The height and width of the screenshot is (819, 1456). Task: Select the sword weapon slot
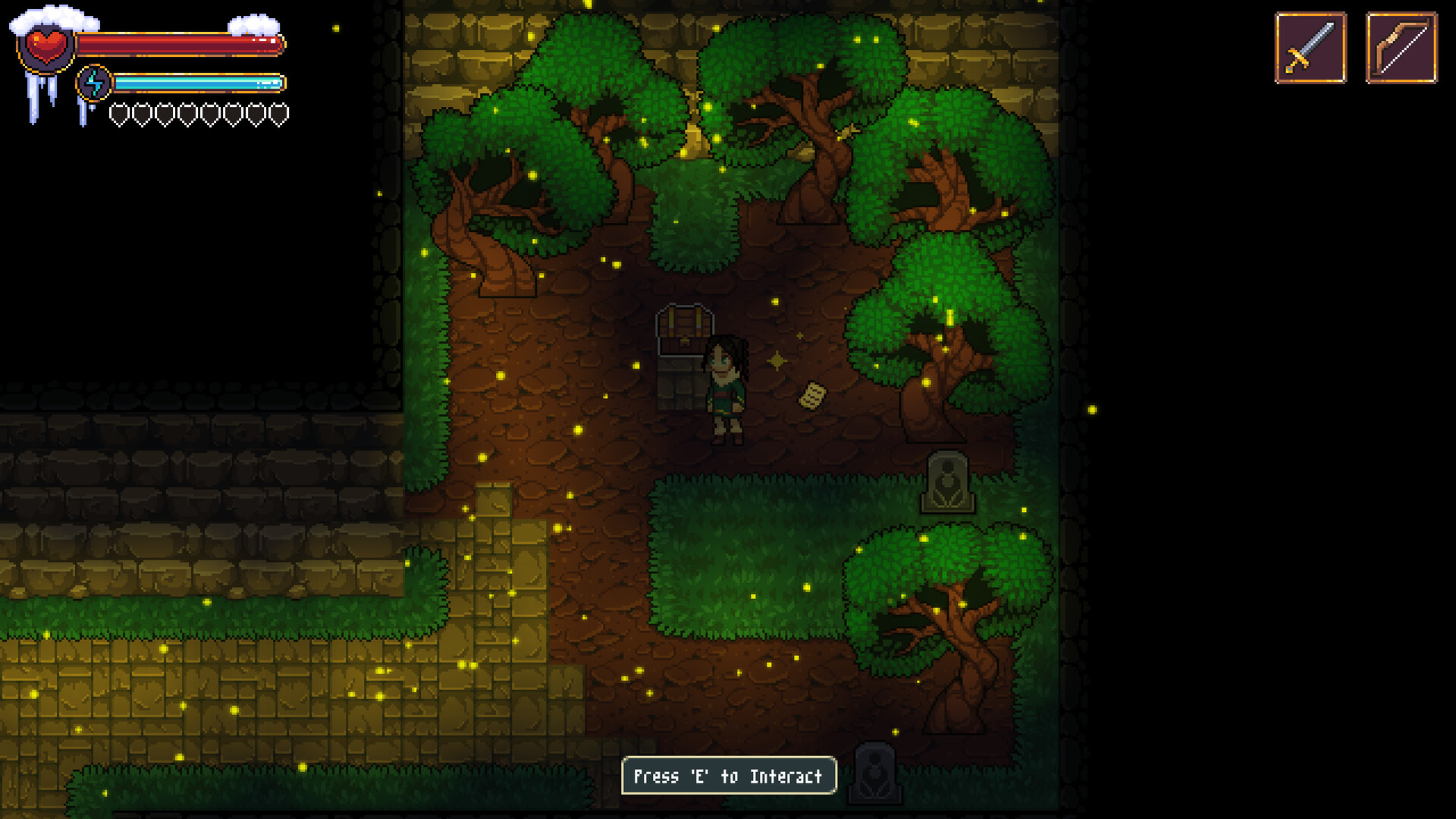[x=1311, y=46]
